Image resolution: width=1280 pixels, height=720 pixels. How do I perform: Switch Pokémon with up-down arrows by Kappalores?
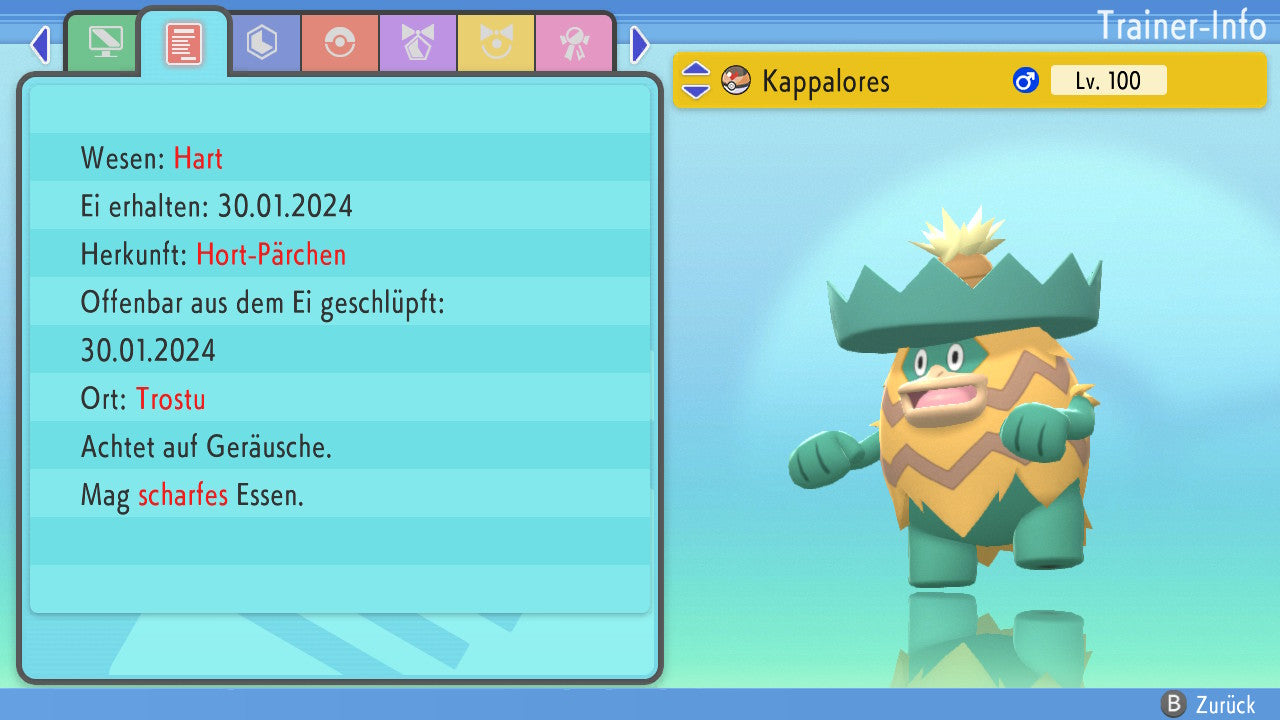(696, 81)
